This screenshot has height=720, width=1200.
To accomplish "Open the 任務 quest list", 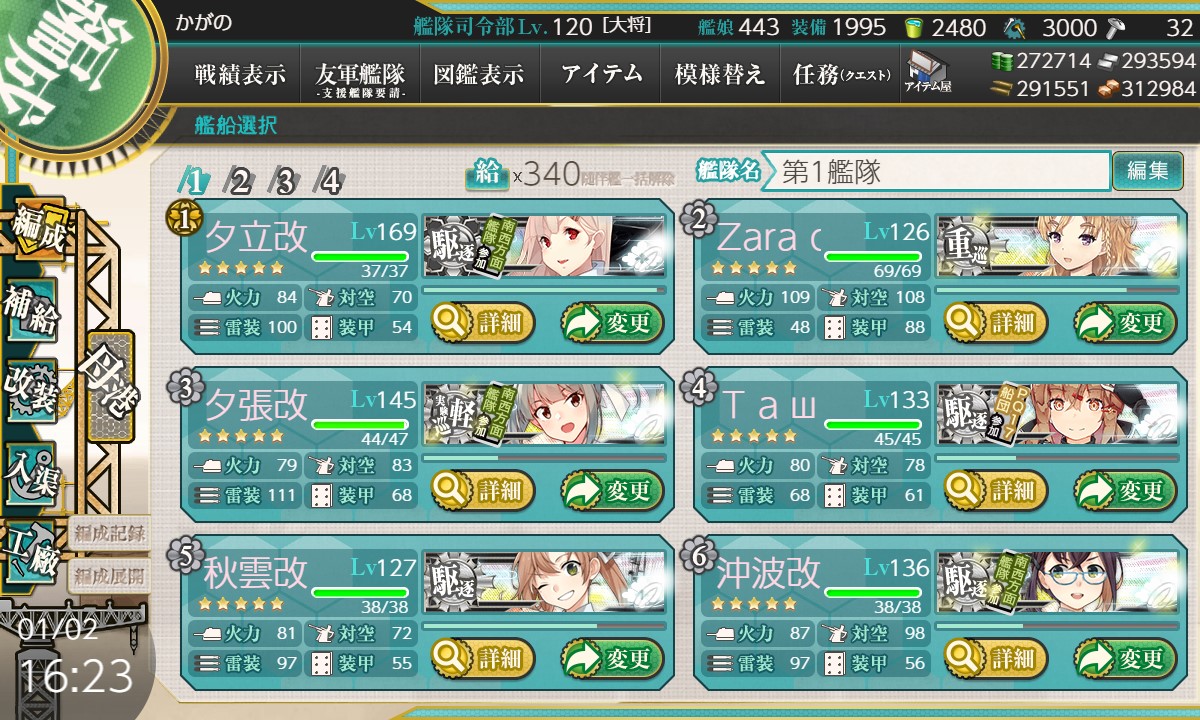I will point(840,74).
